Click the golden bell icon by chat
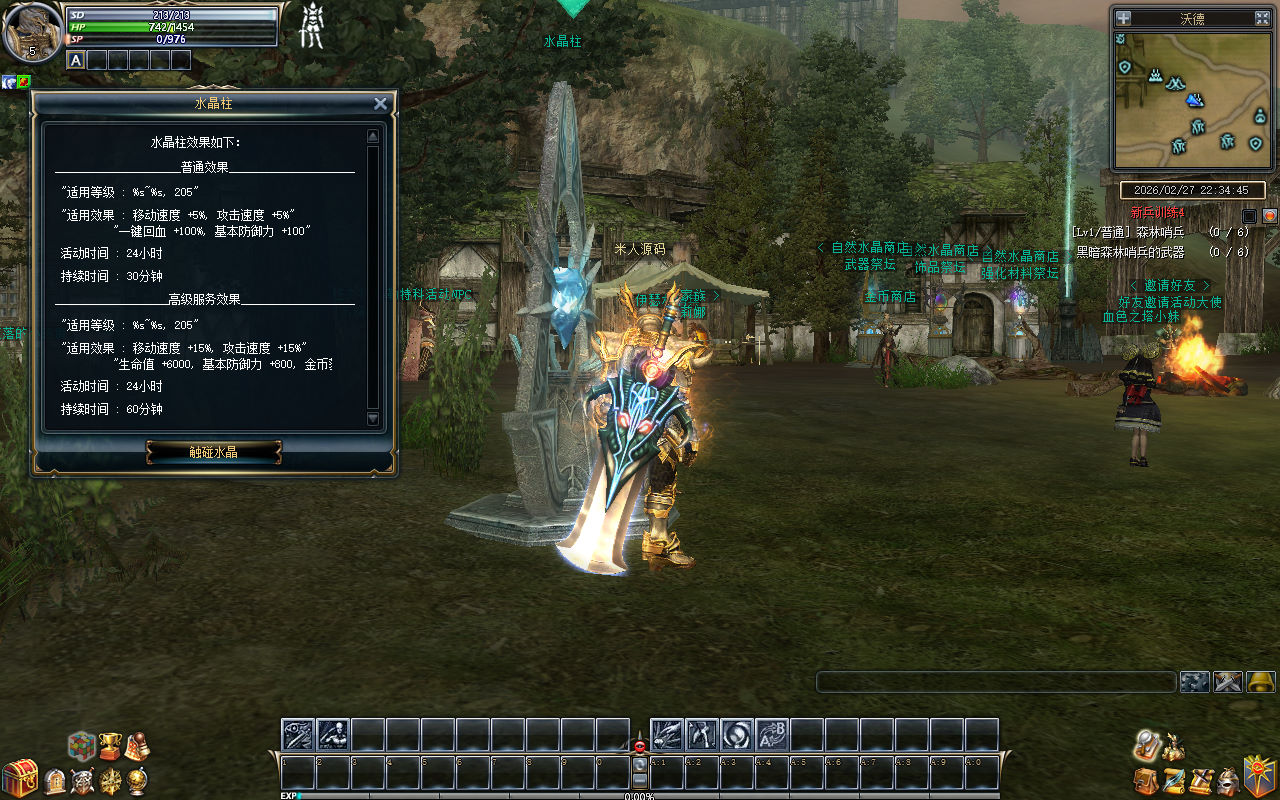The height and width of the screenshot is (800, 1280). tap(1261, 682)
